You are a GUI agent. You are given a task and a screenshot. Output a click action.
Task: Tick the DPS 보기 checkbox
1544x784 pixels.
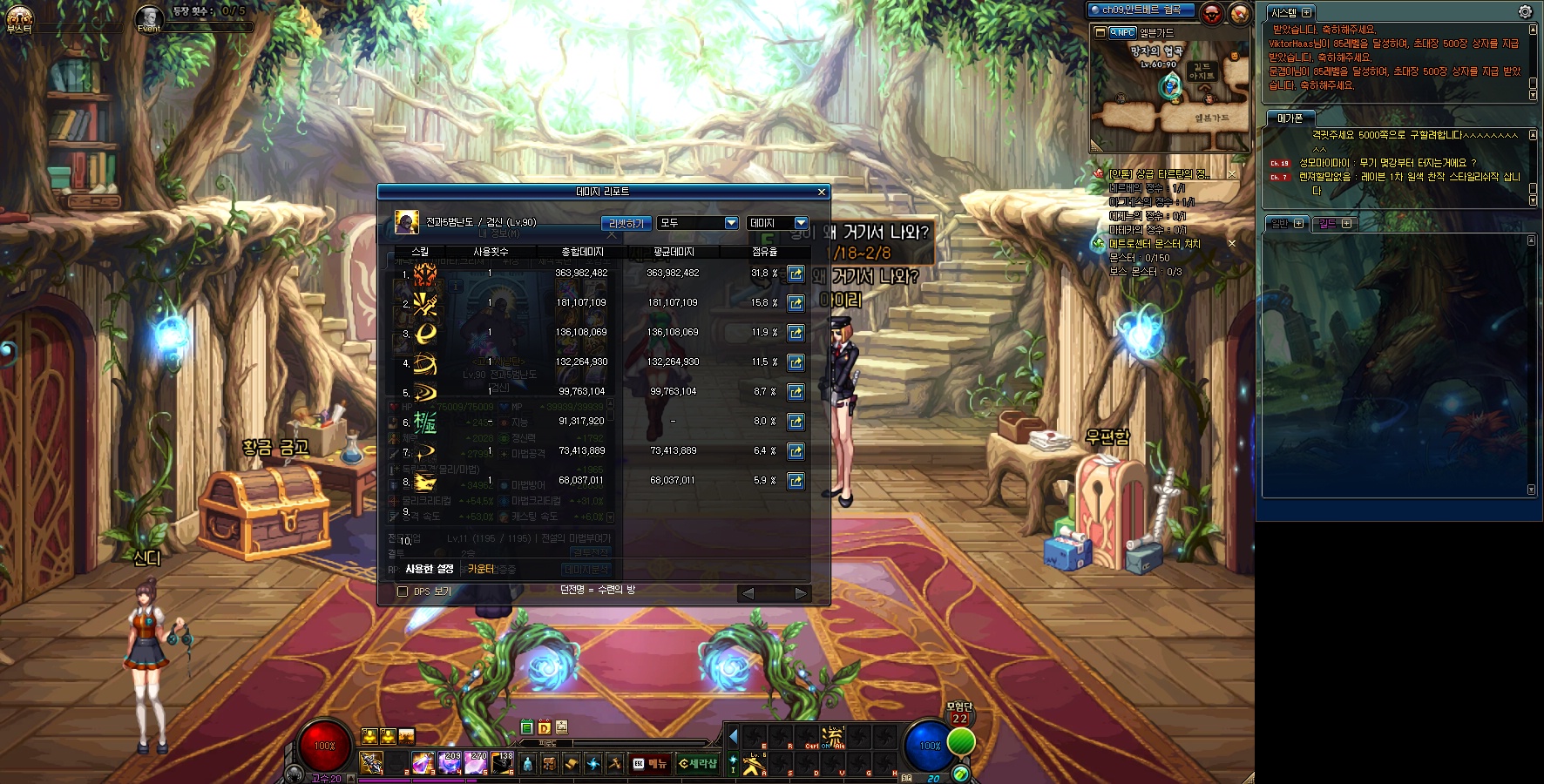pos(403,591)
